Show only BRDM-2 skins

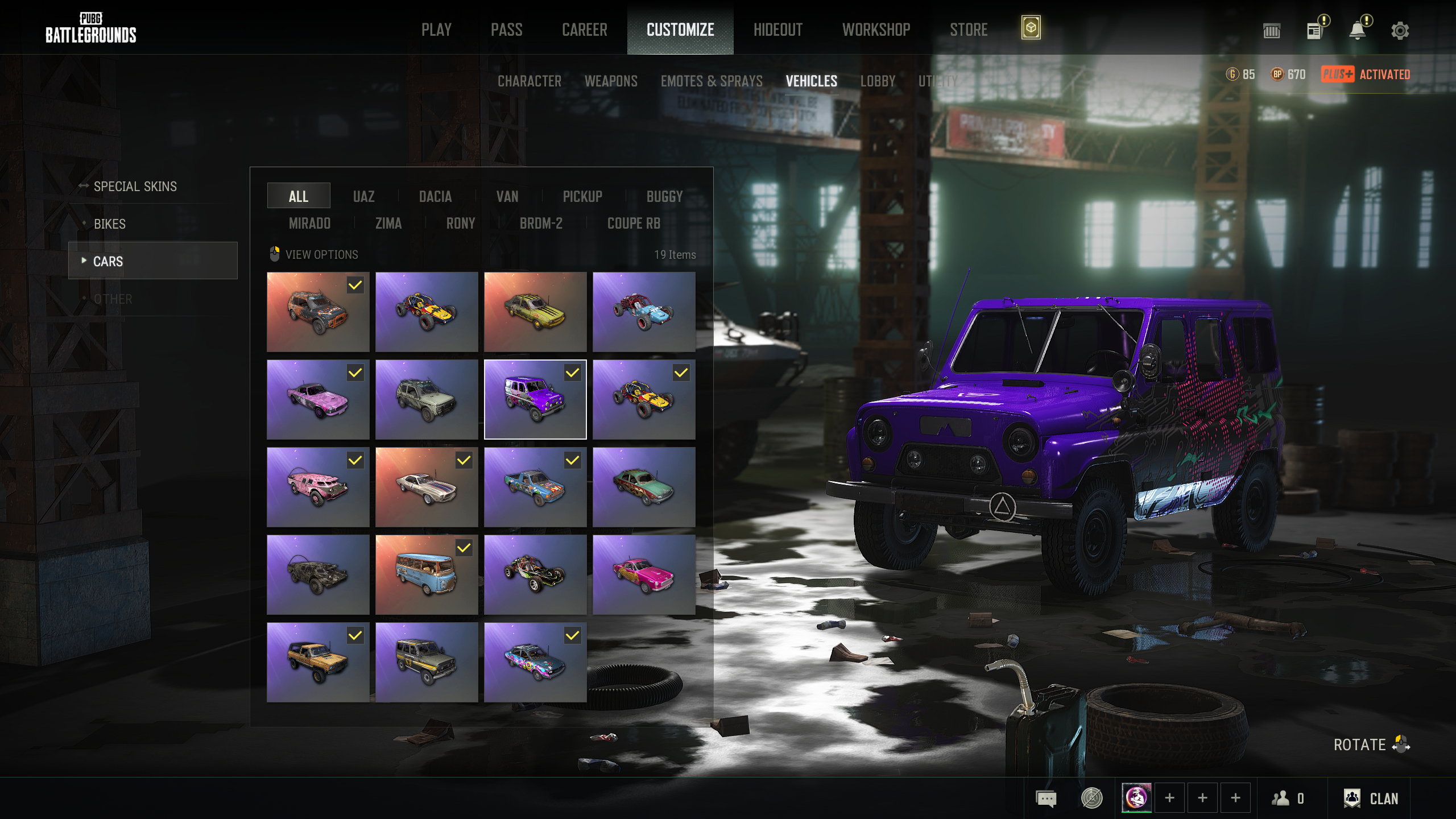541,224
